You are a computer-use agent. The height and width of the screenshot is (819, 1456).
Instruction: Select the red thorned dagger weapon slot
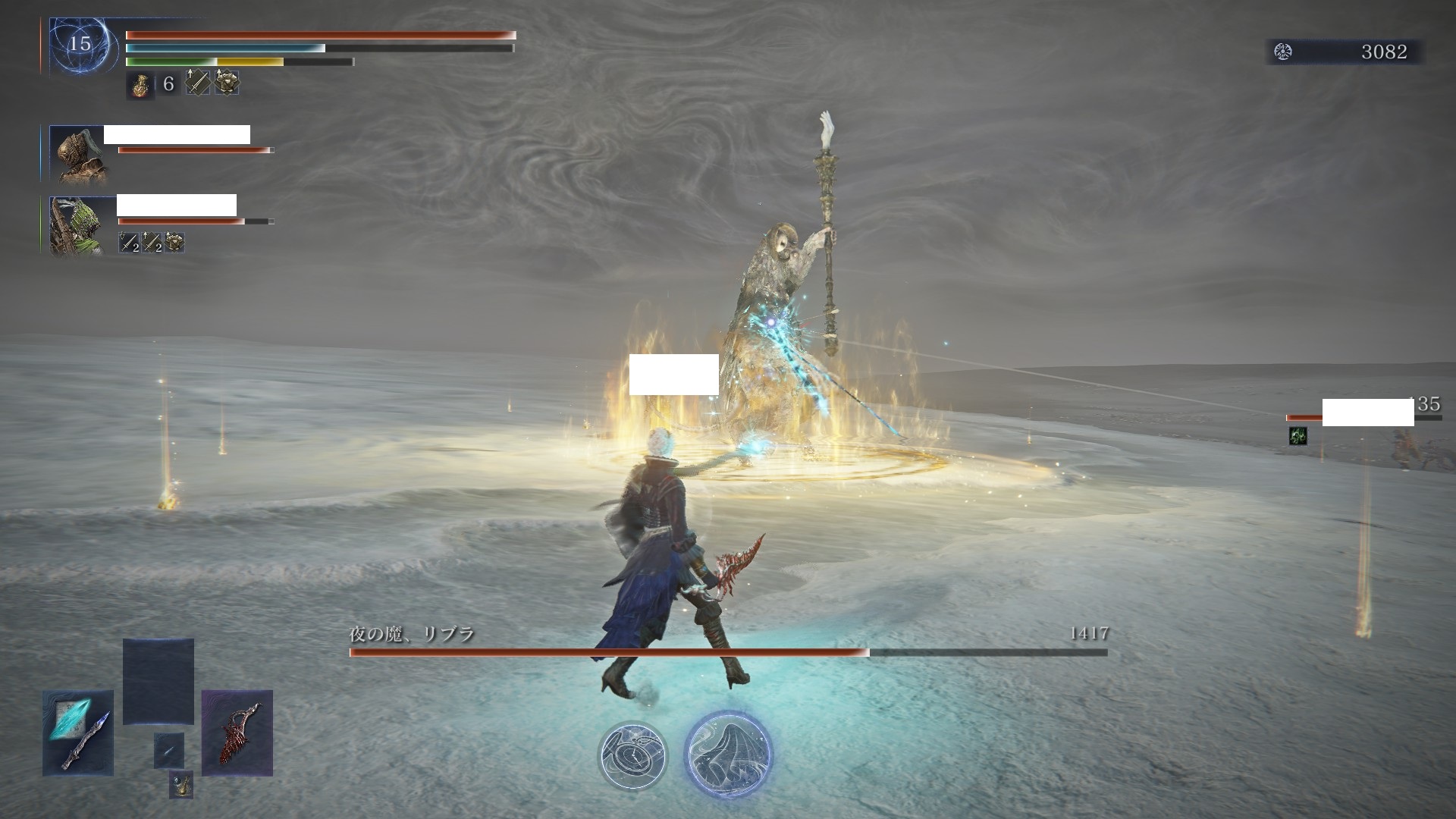pos(237,733)
